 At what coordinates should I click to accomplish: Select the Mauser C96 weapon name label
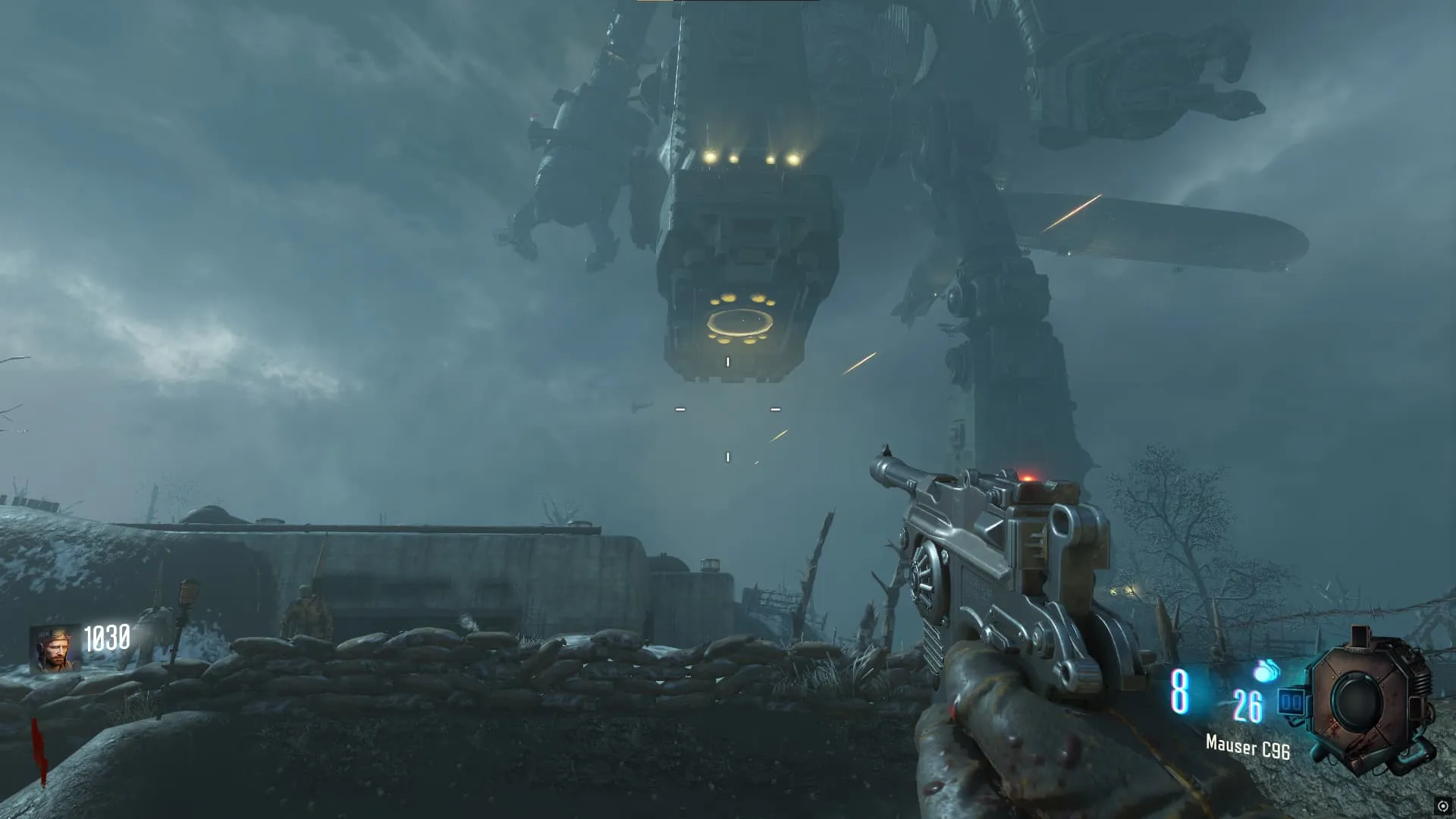click(1247, 747)
